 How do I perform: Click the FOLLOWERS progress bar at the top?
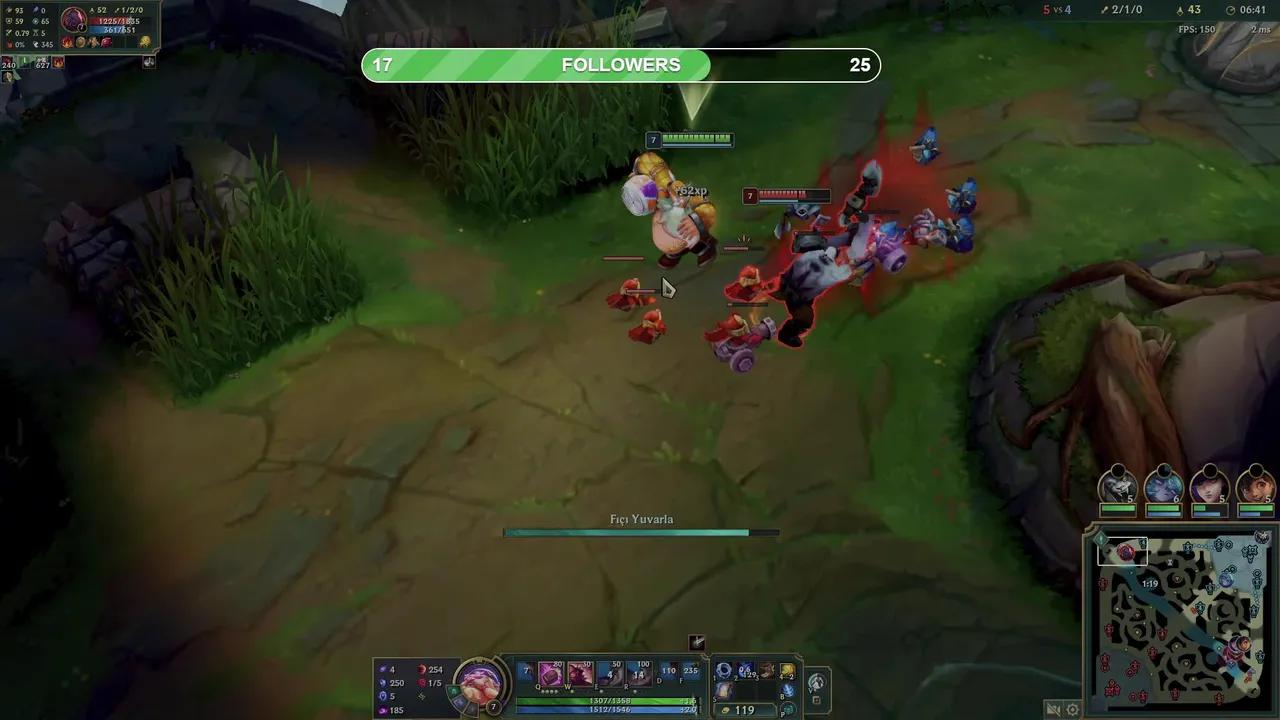coord(620,64)
